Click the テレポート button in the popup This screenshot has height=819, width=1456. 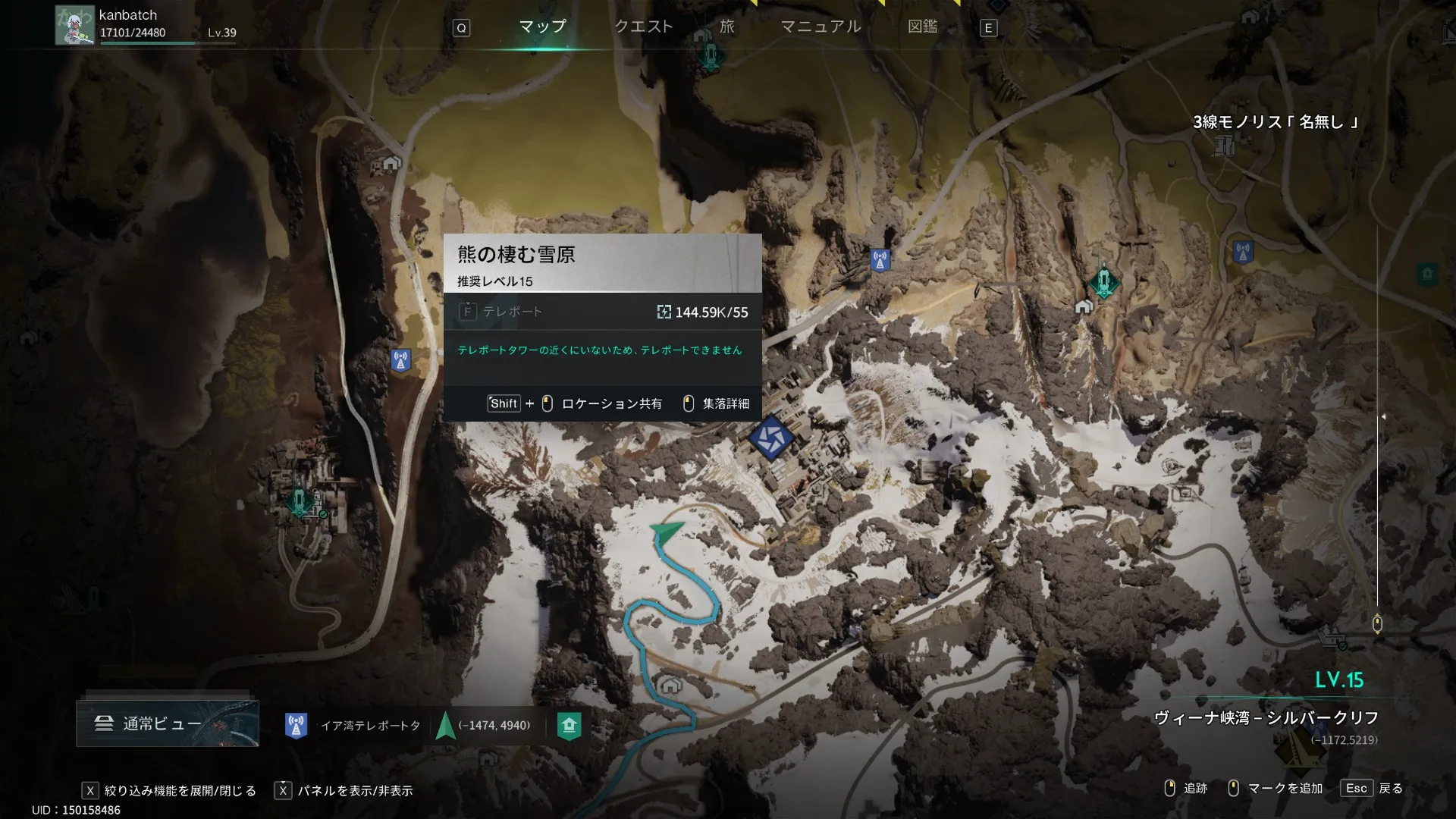pyautogui.click(x=500, y=312)
